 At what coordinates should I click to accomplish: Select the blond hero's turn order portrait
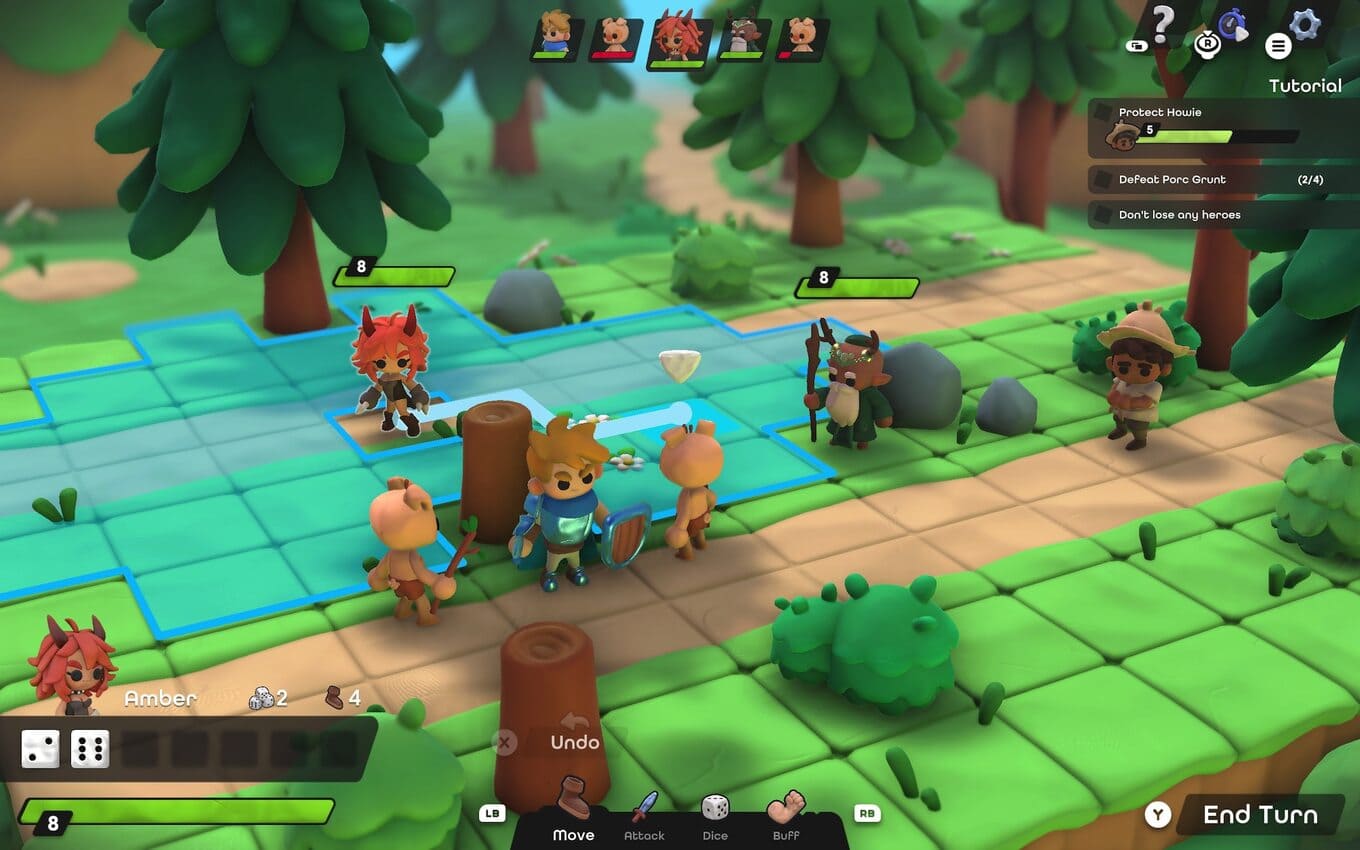[x=556, y=36]
